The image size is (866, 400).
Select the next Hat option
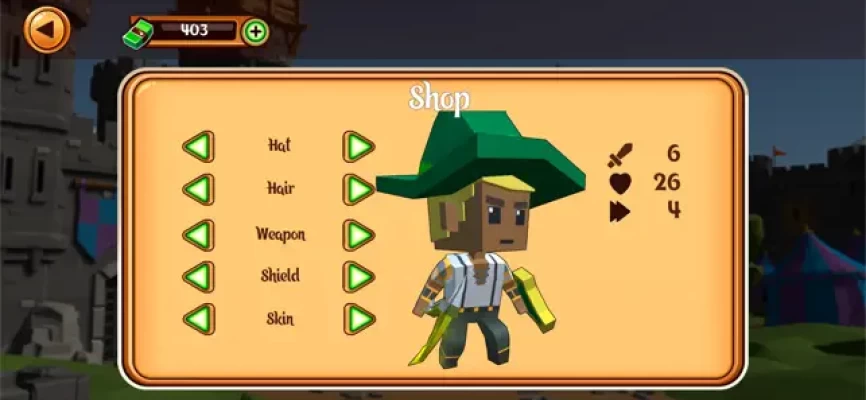coord(359,146)
